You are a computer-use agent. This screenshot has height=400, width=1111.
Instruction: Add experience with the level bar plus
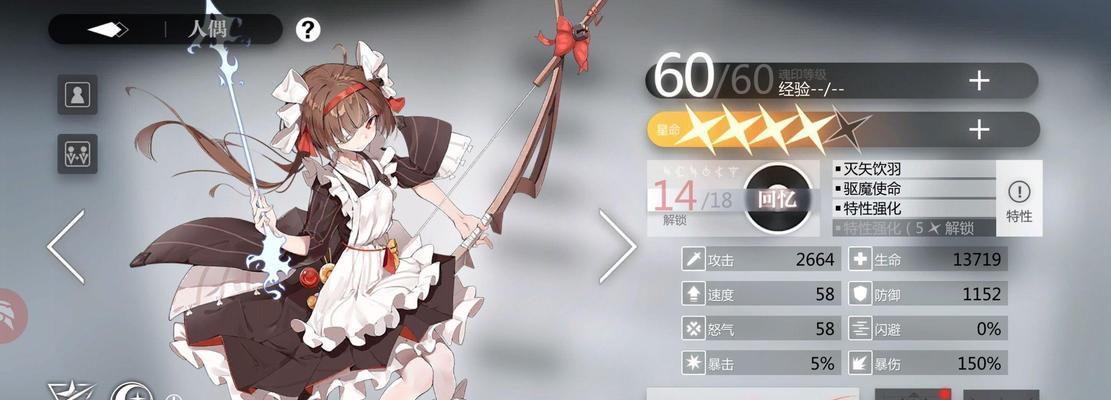coord(978,81)
